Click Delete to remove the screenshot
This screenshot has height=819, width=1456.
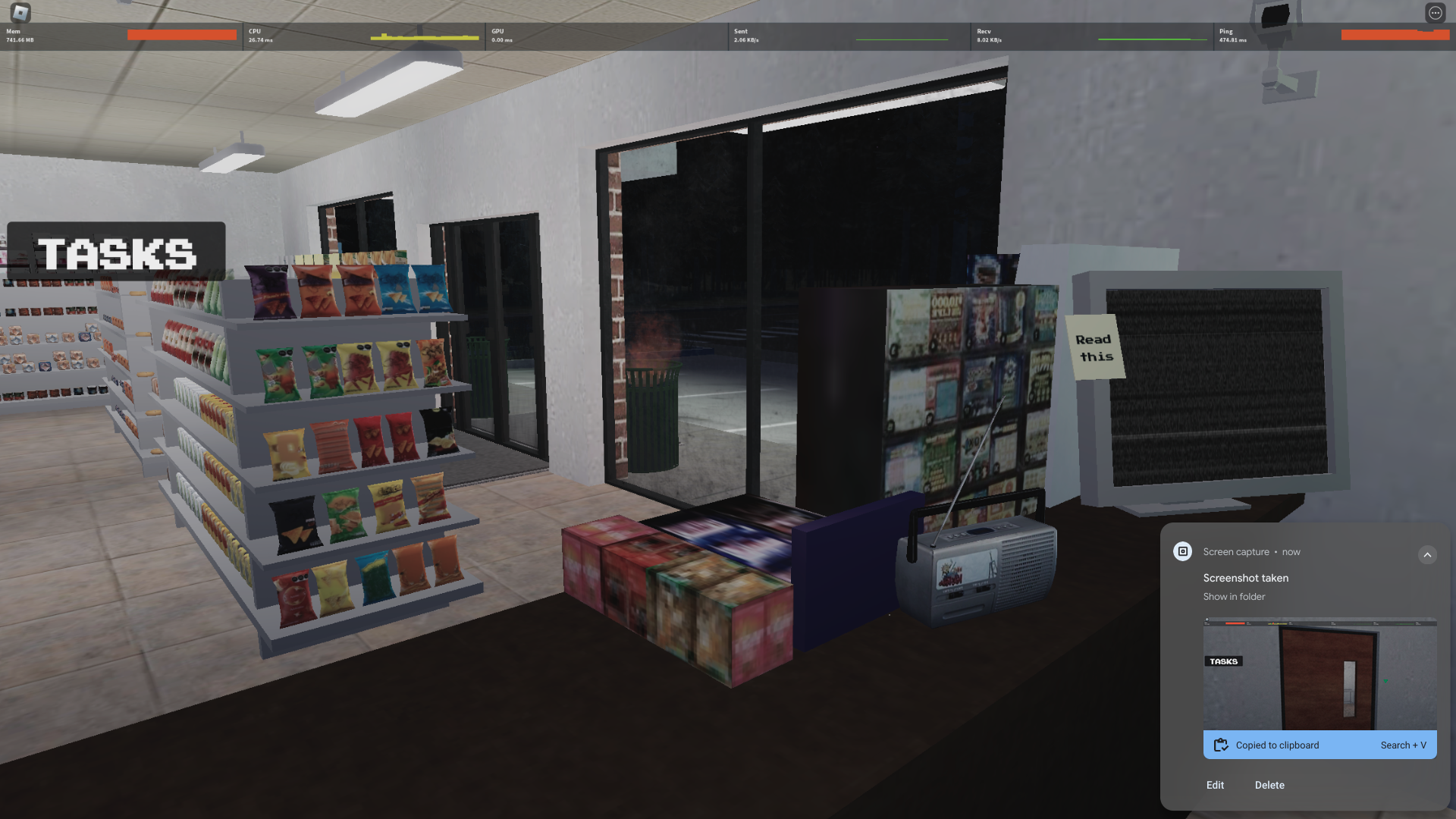(1269, 785)
